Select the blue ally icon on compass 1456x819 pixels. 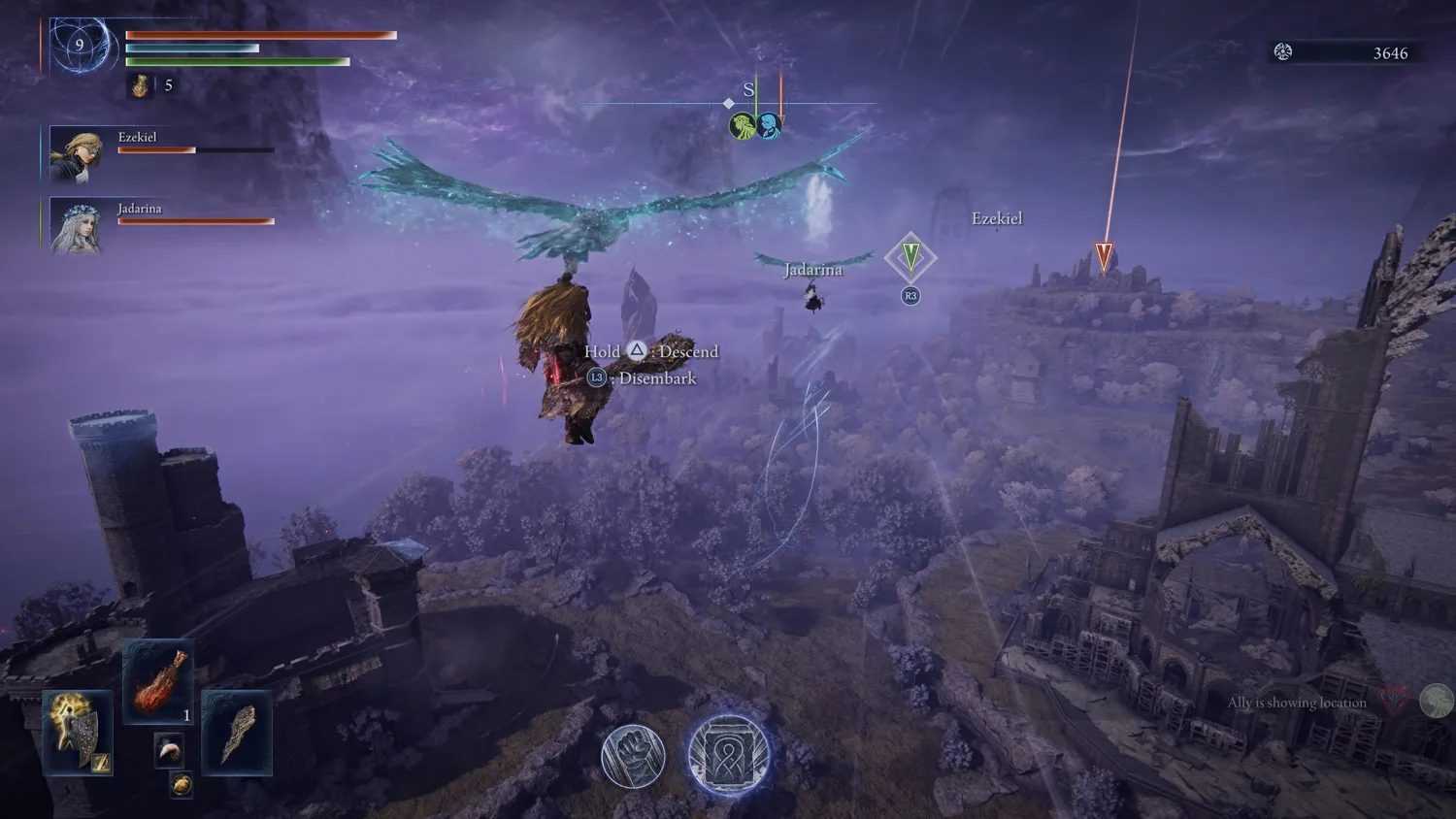[x=769, y=125]
